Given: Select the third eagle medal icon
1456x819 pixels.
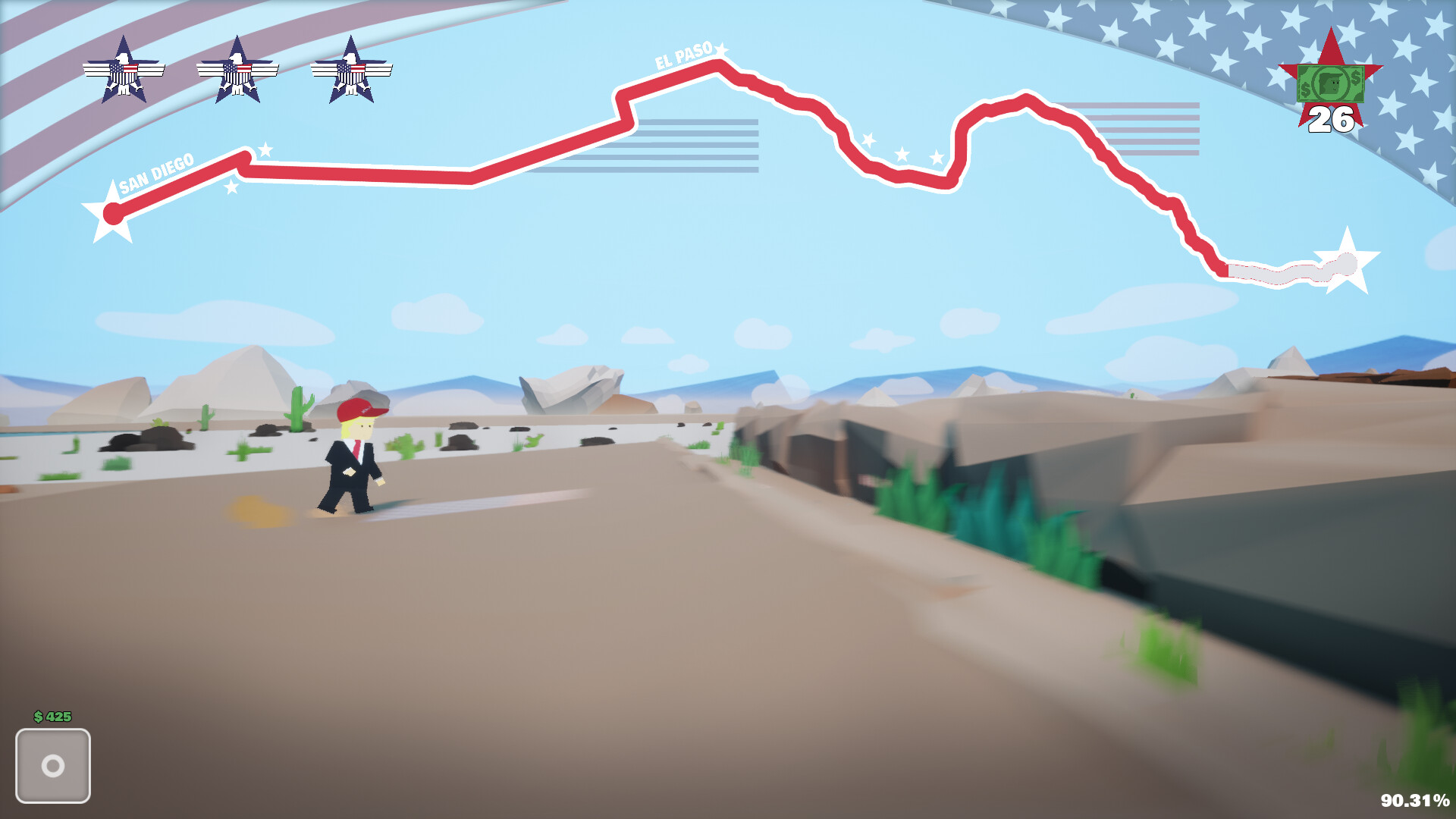Looking at the screenshot, I should tap(351, 68).
